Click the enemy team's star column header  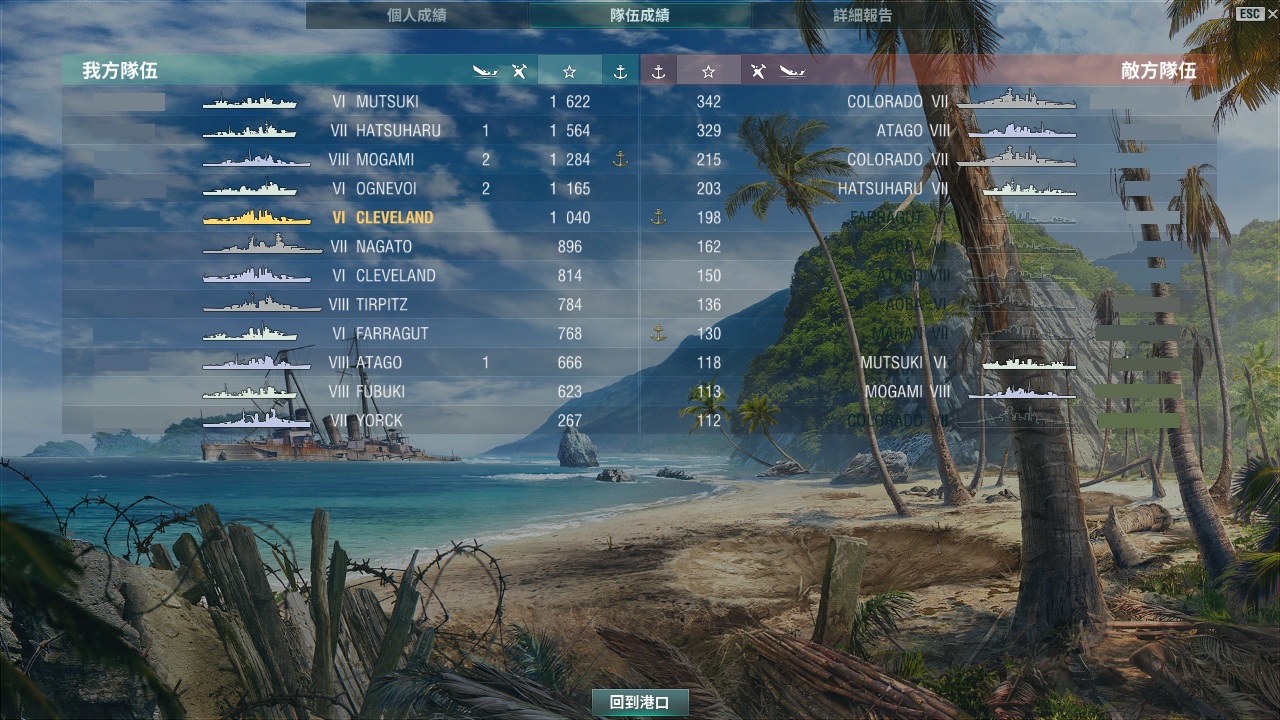pyautogui.click(x=709, y=71)
